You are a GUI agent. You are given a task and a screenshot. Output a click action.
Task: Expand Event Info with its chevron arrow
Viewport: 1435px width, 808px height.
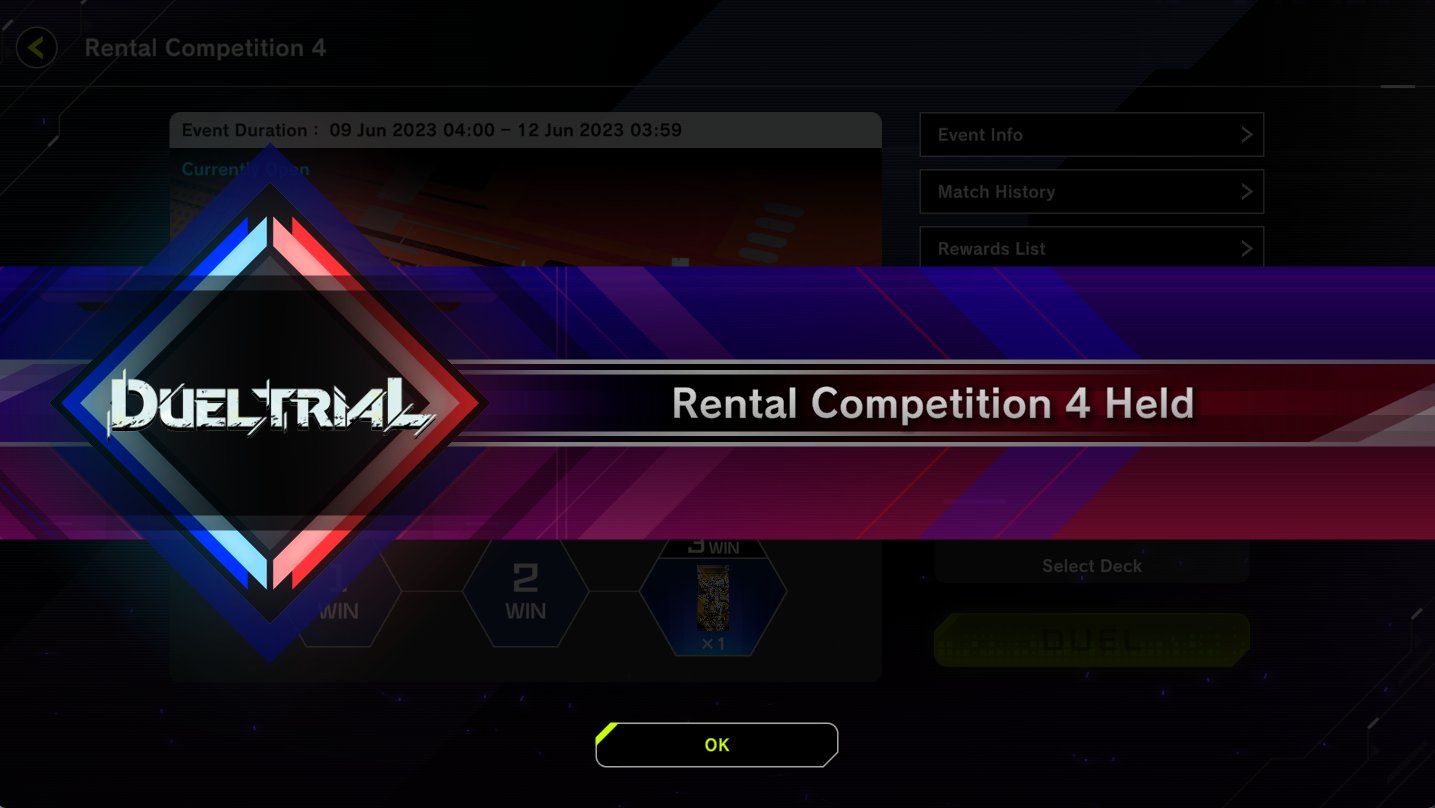click(1245, 134)
